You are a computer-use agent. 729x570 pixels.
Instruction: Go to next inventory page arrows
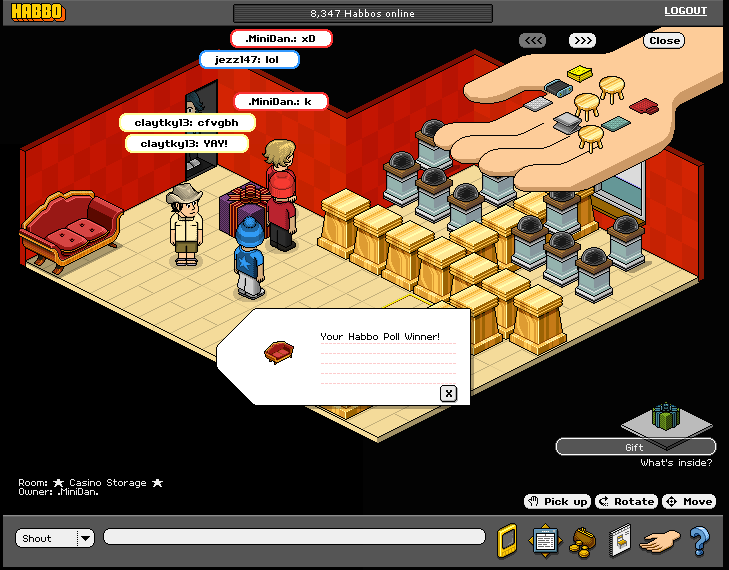(582, 41)
